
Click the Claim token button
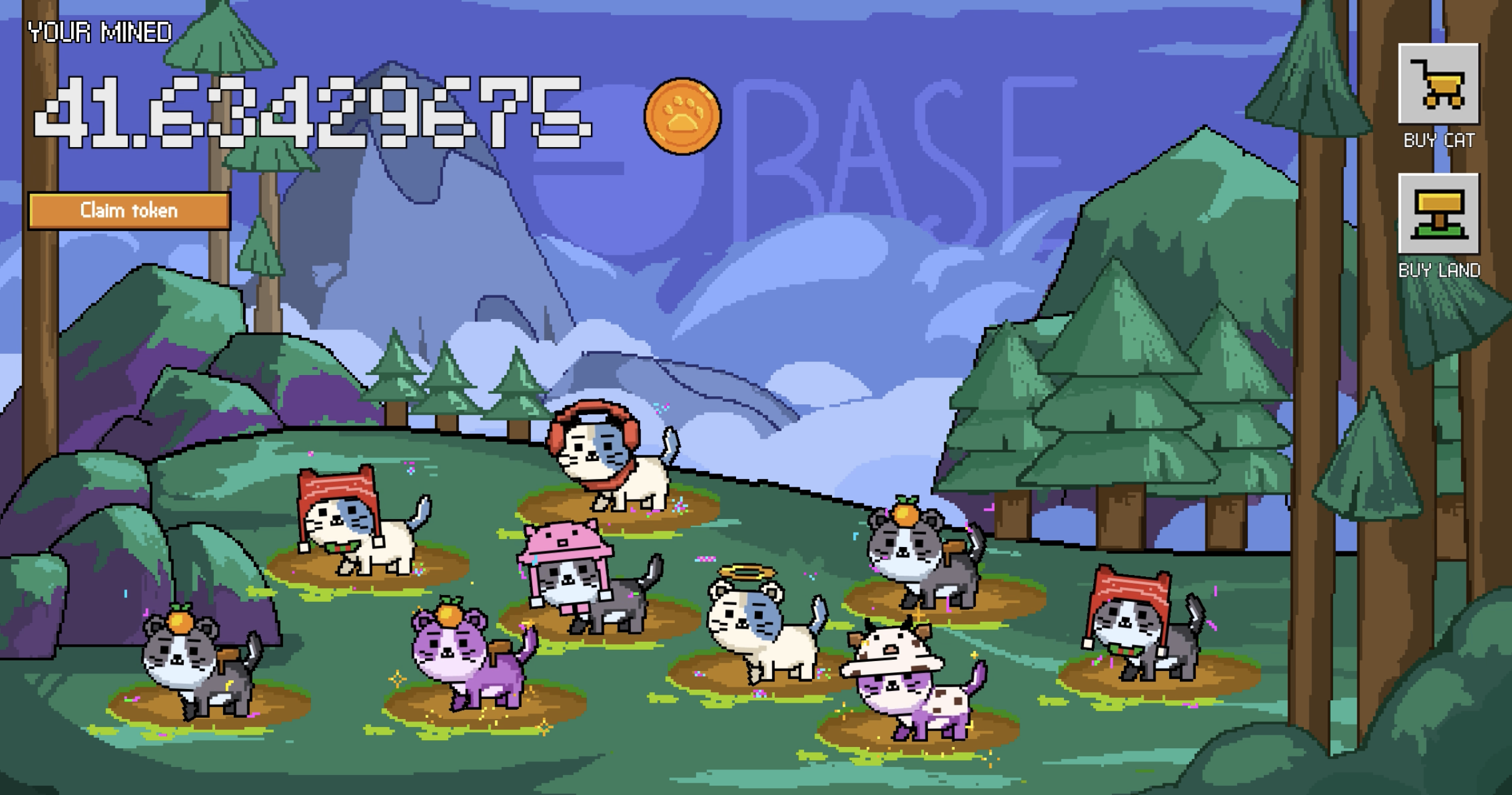129,211
